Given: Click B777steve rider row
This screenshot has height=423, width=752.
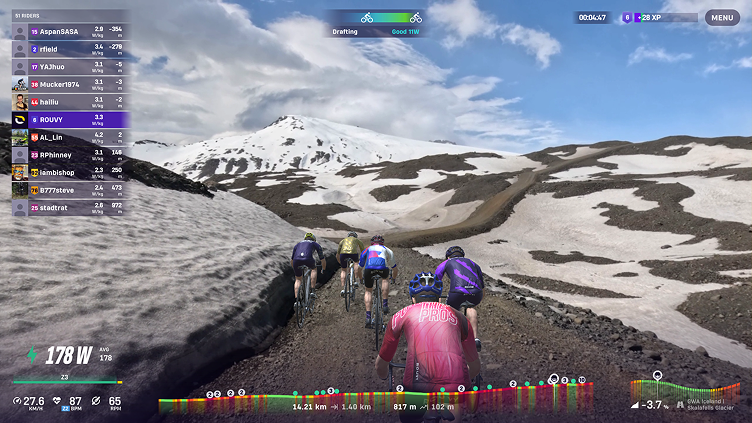Looking at the screenshot, I should tap(69, 189).
